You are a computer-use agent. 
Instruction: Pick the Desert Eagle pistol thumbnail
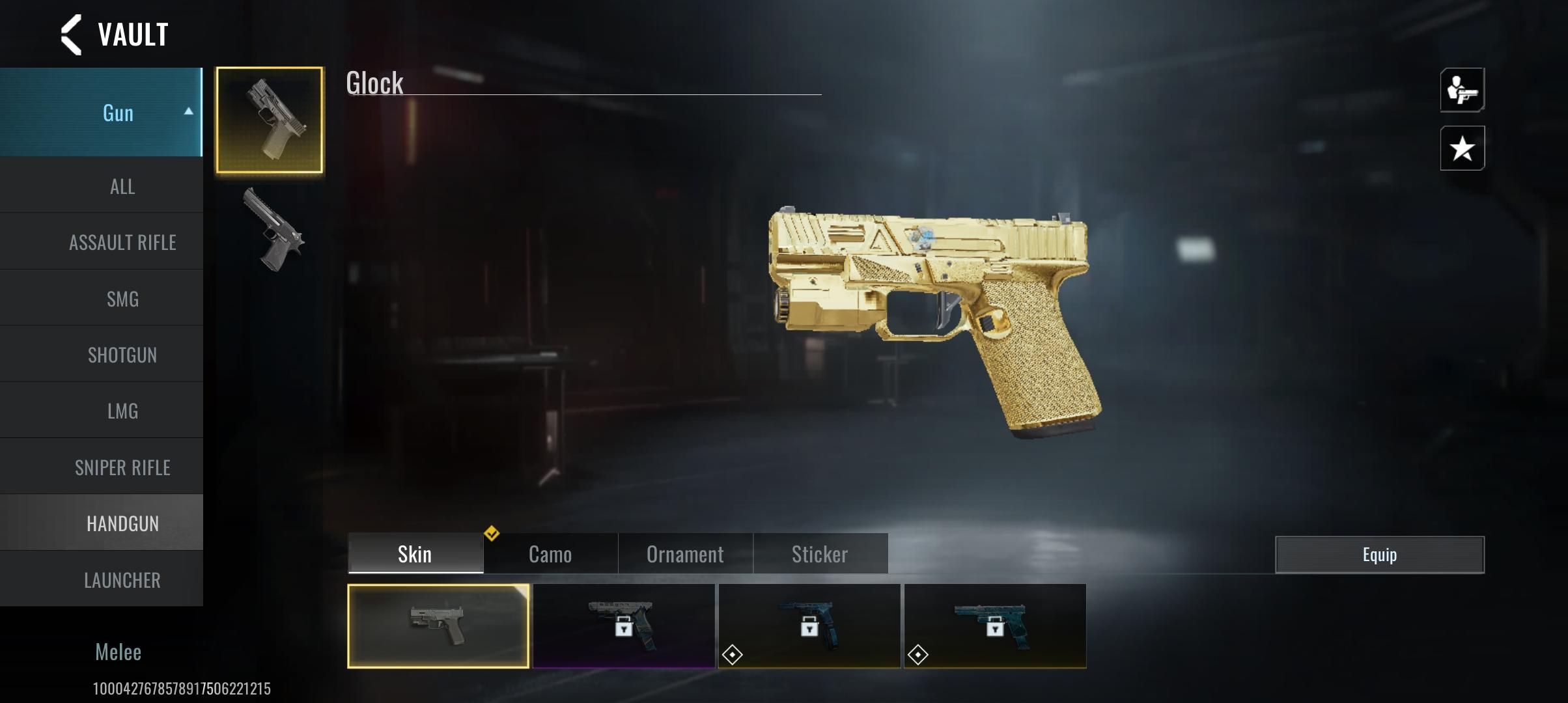pyautogui.click(x=273, y=230)
